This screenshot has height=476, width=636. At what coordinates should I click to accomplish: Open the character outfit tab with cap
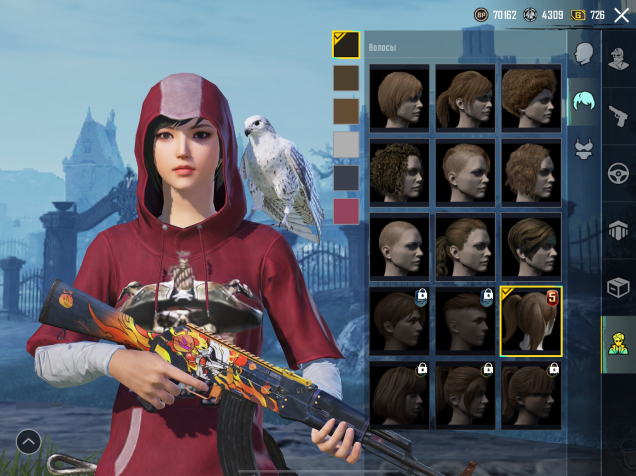pyautogui.click(x=619, y=56)
